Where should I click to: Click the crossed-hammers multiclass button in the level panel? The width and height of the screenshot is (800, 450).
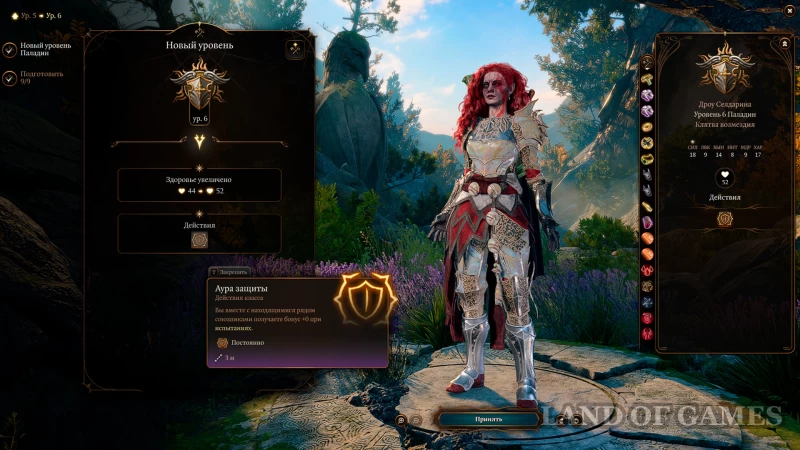[295, 47]
